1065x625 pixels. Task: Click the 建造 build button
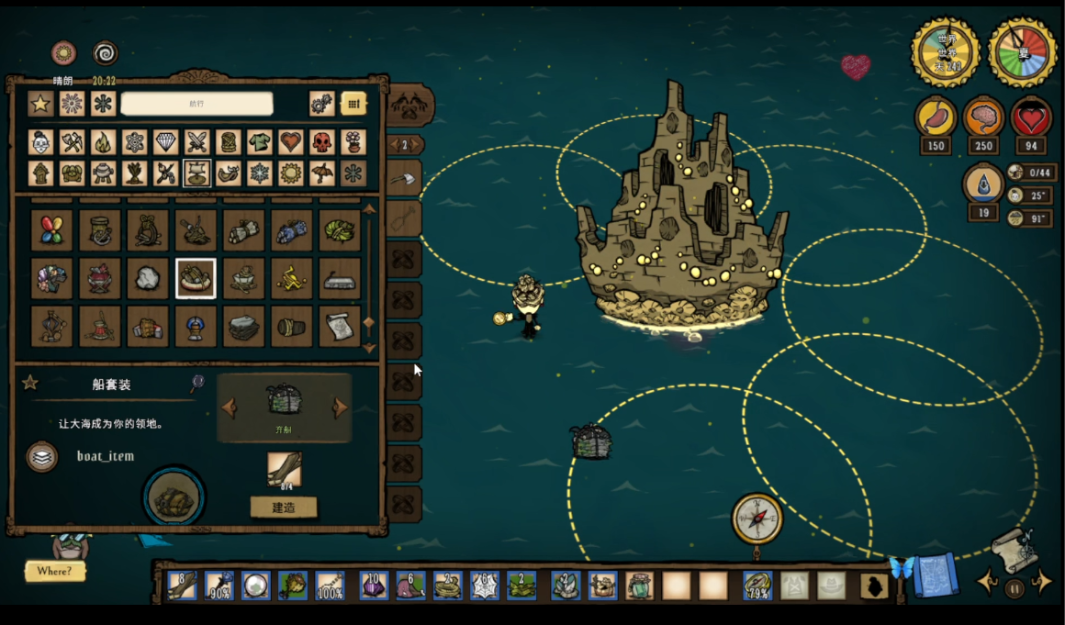283,507
